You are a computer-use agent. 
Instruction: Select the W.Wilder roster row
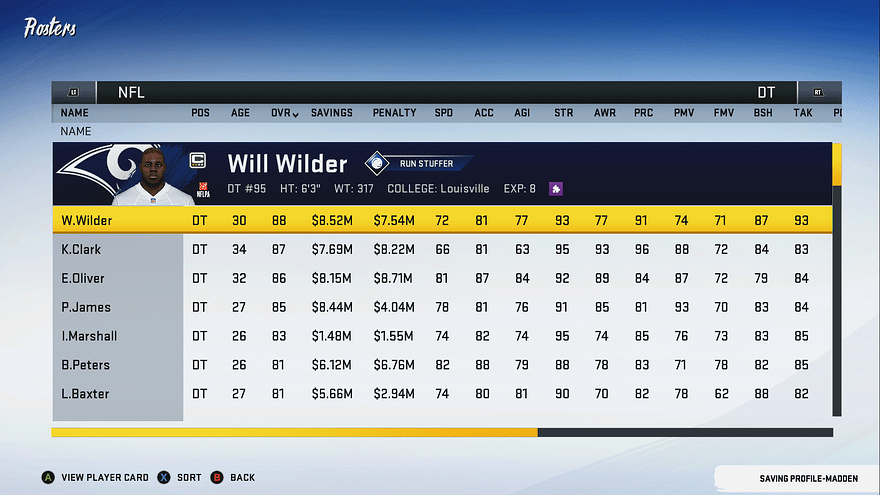coord(87,220)
